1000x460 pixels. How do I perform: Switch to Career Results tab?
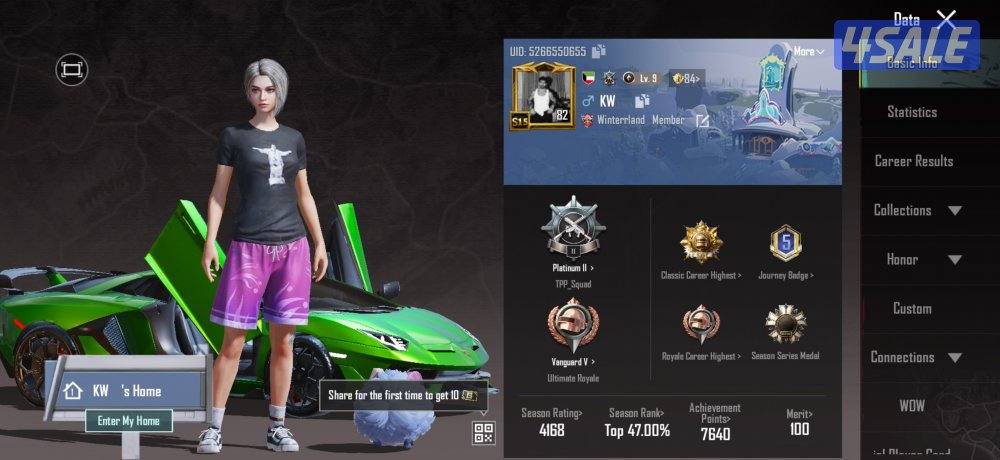click(x=913, y=161)
